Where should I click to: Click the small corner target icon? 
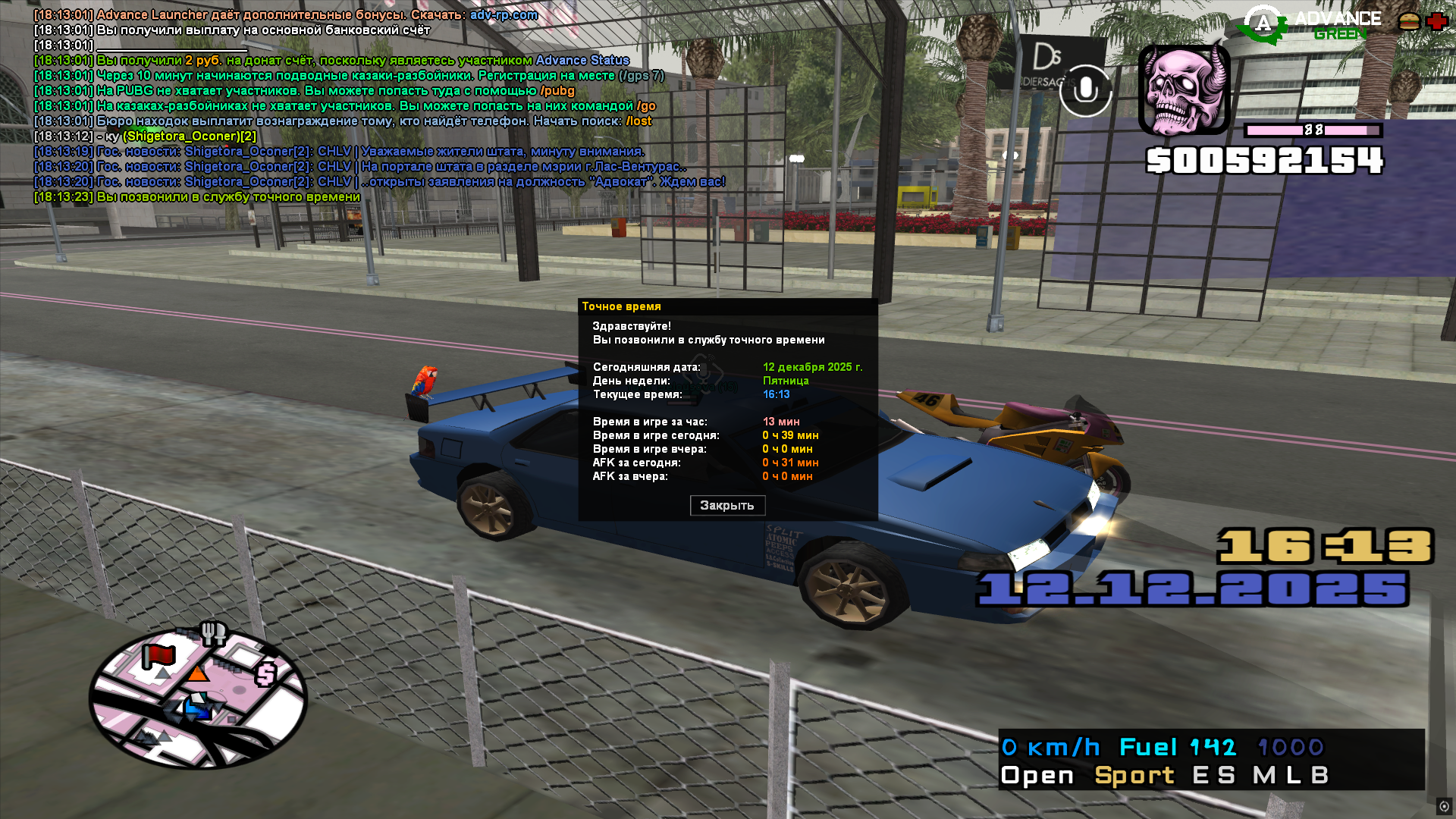(1444, 806)
